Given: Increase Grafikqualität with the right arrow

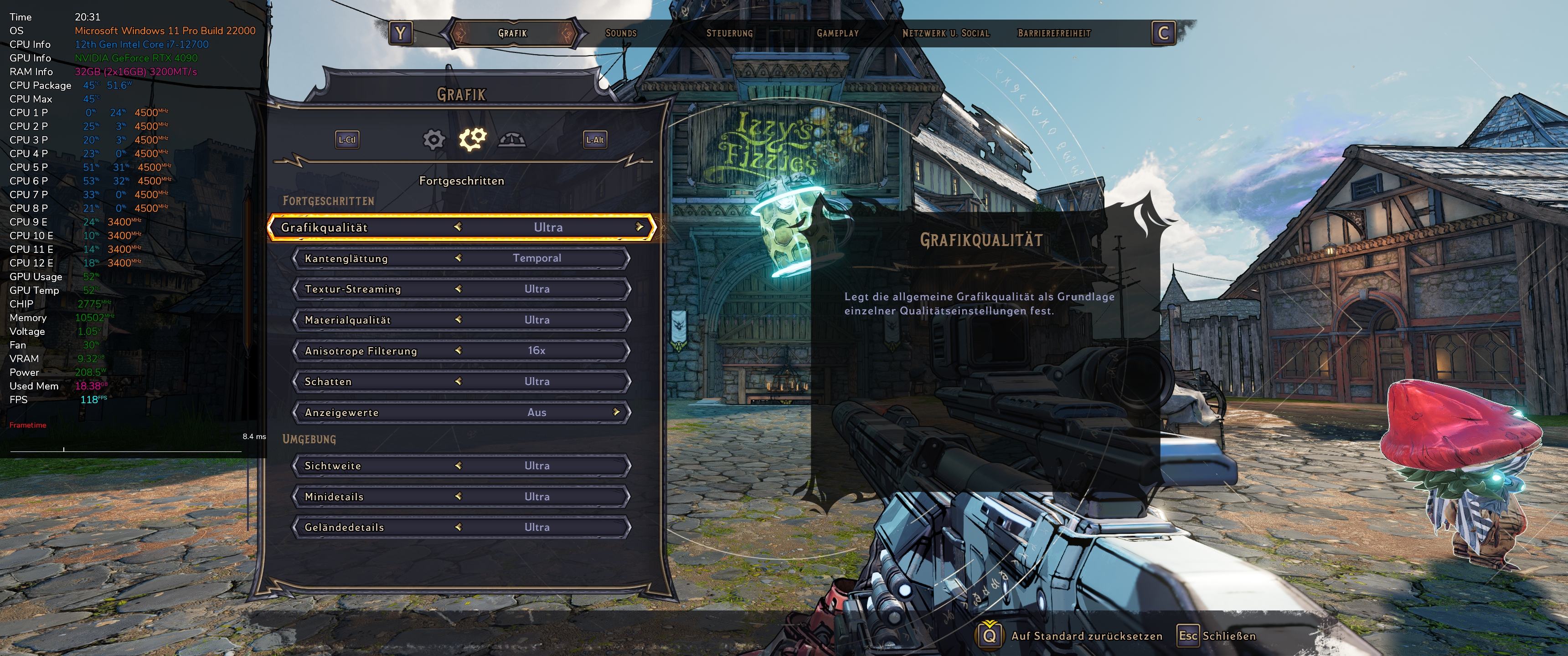Looking at the screenshot, I should (x=639, y=227).
